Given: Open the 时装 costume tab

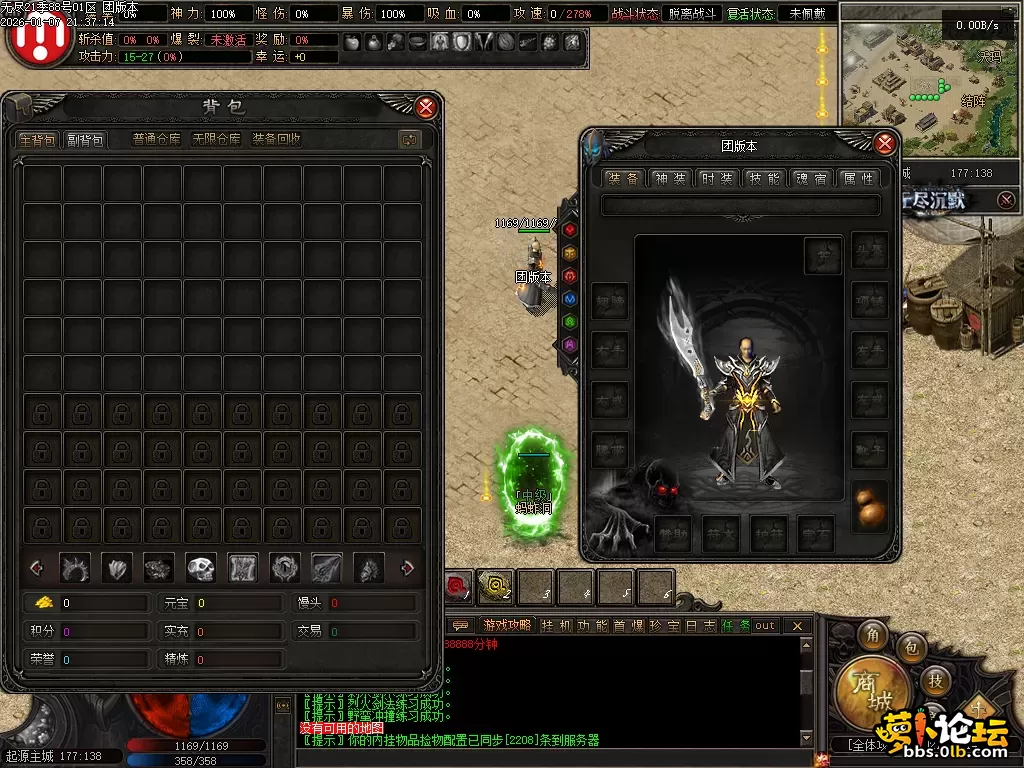Looking at the screenshot, I should pos(717,179).
